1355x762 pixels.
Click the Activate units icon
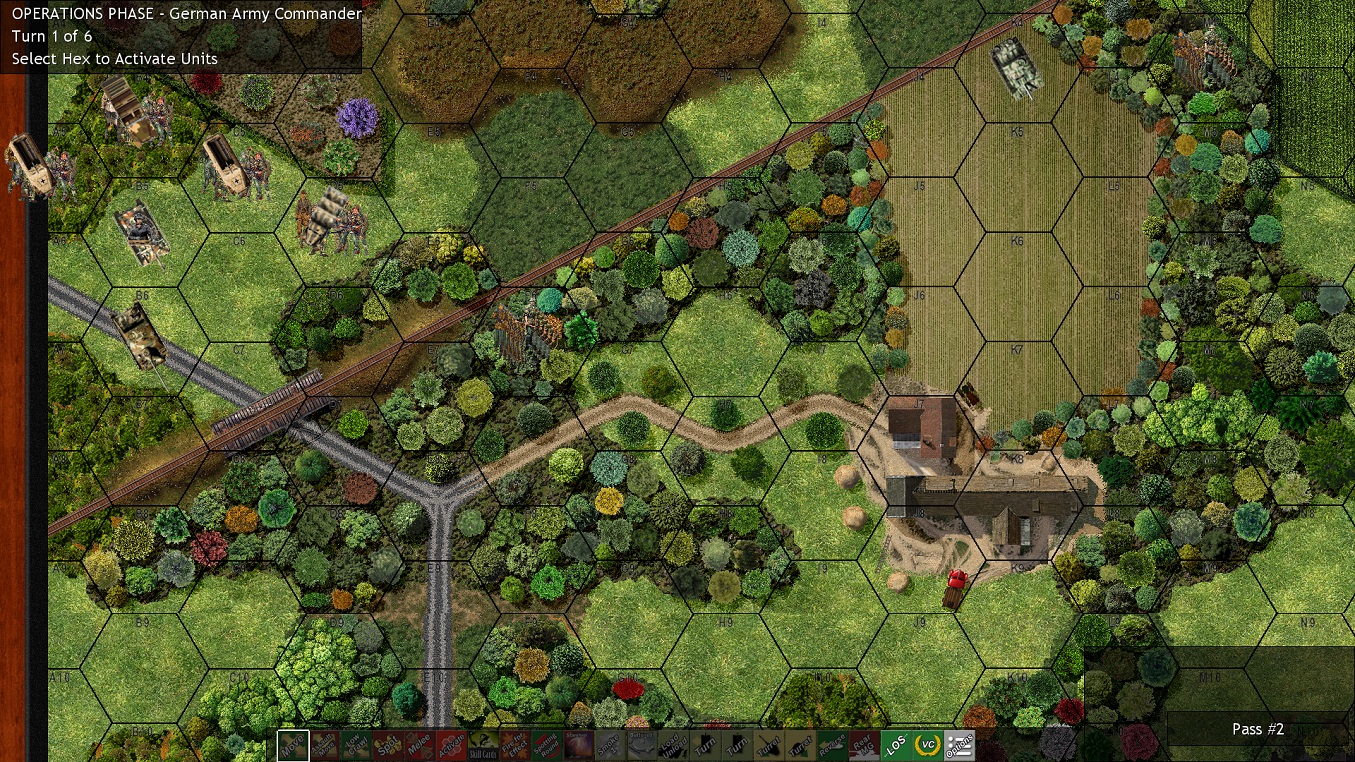pyautogui.click(x=450, y=745)
